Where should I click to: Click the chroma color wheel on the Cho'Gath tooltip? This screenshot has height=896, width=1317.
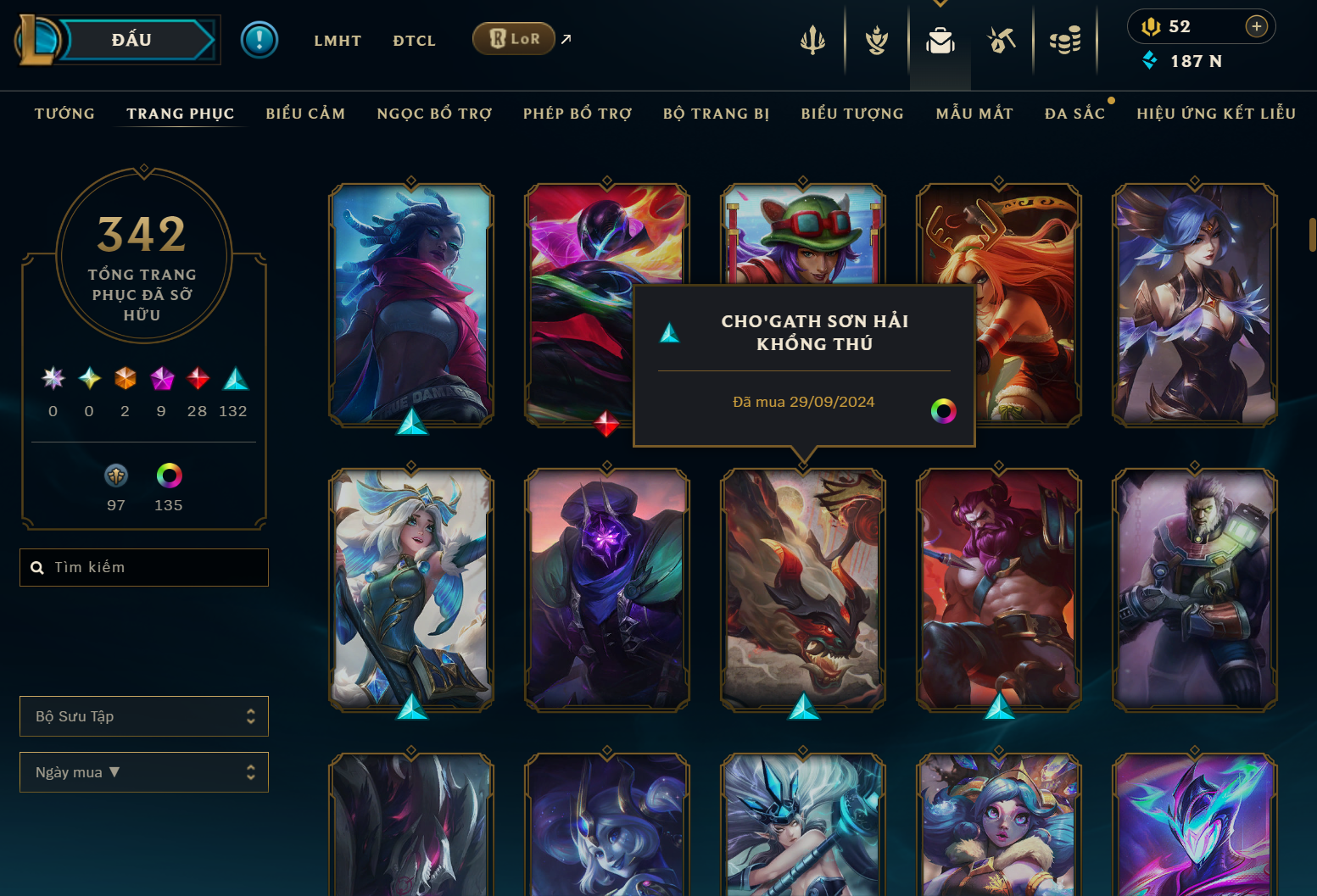click(943, 413)
